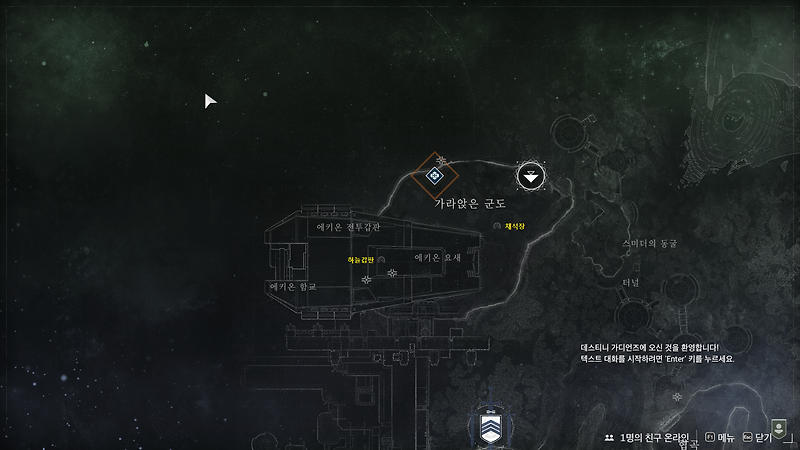
Task: Click the 채석장 lost sector marker
Action: [497, 227]
